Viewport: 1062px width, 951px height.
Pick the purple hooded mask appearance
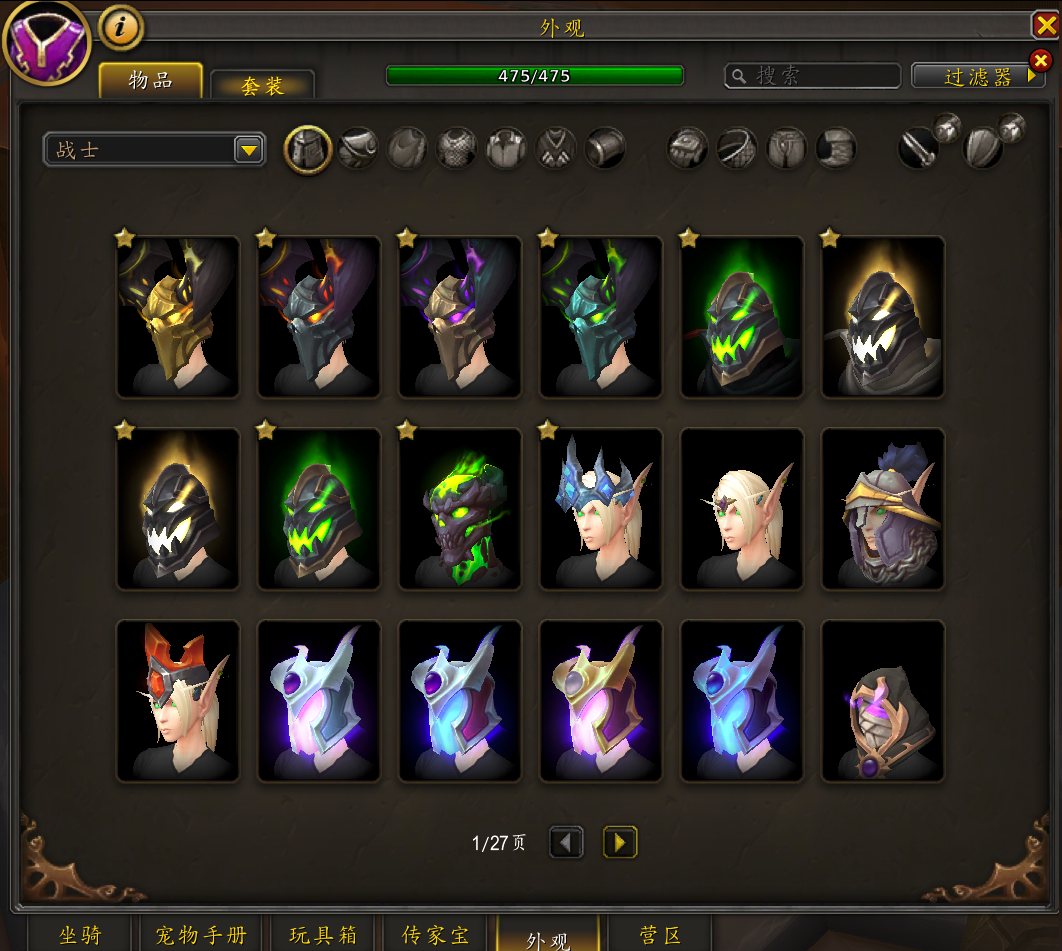click(883, 701)
